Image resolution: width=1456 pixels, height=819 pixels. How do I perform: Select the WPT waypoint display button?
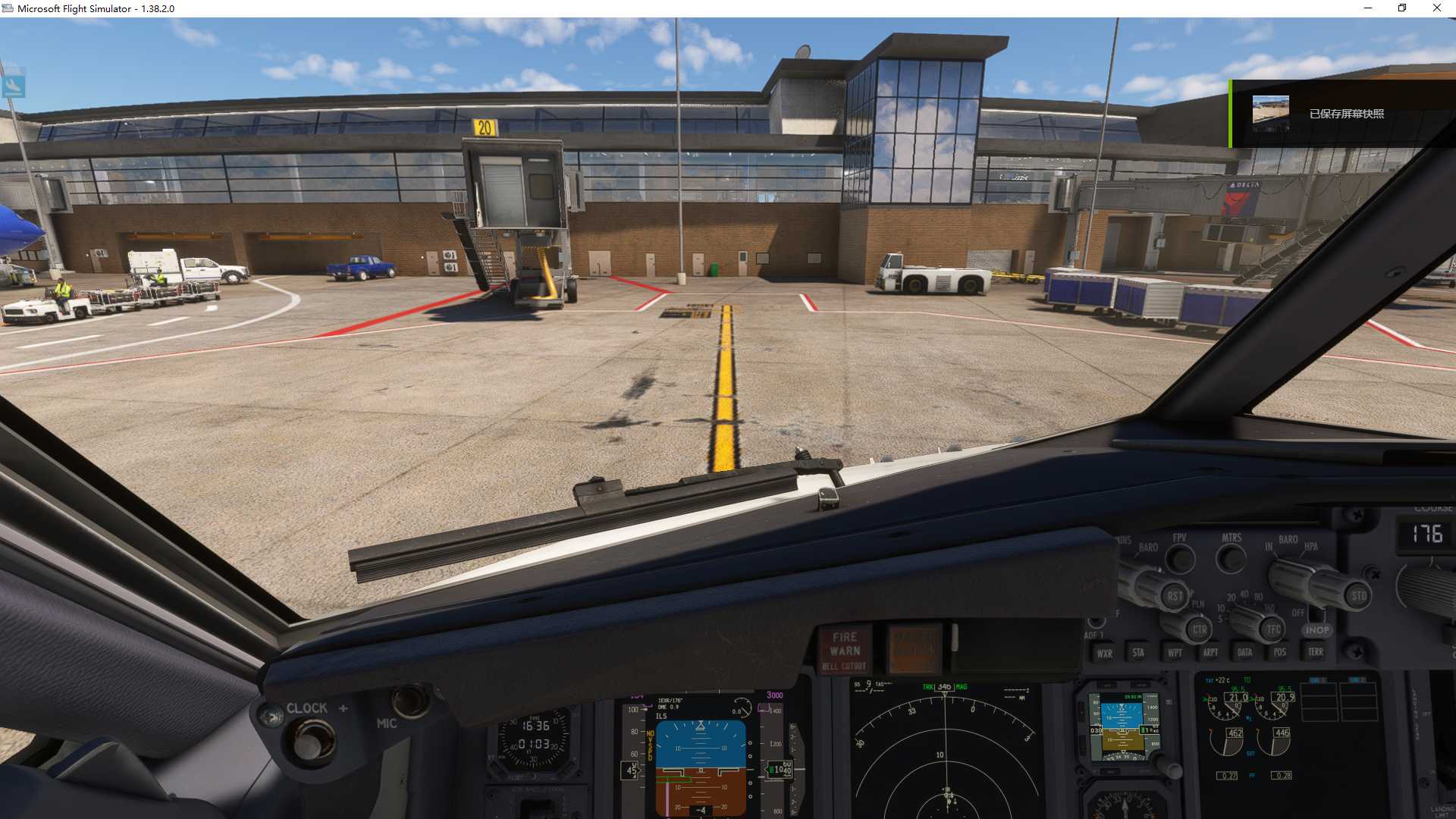[x=1173, y=653]
